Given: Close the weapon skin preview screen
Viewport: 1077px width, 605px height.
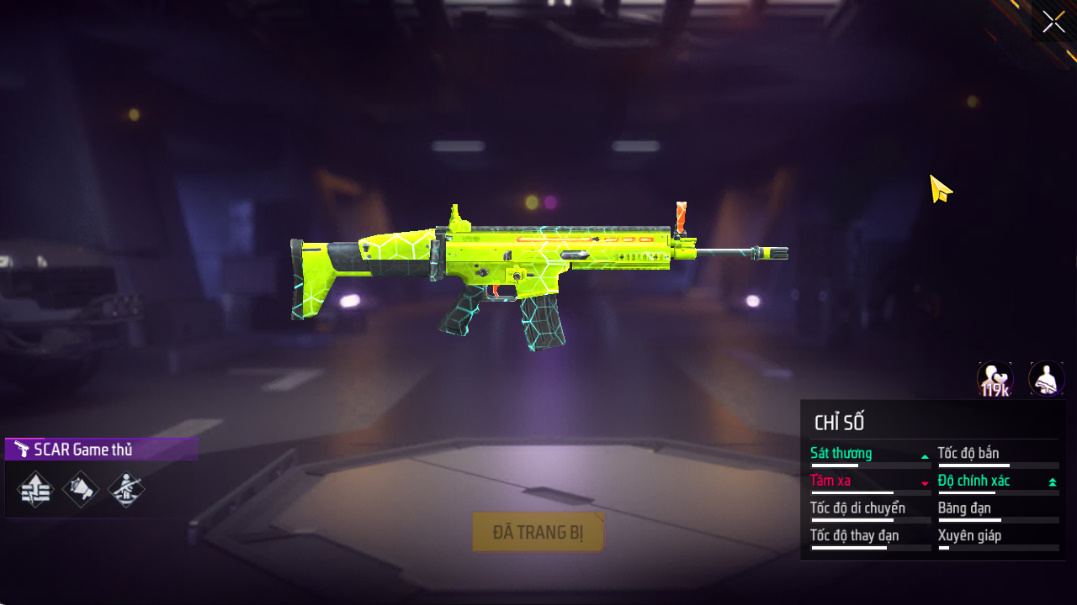Looking at the screenshot, I should [x=1053, y=22].
